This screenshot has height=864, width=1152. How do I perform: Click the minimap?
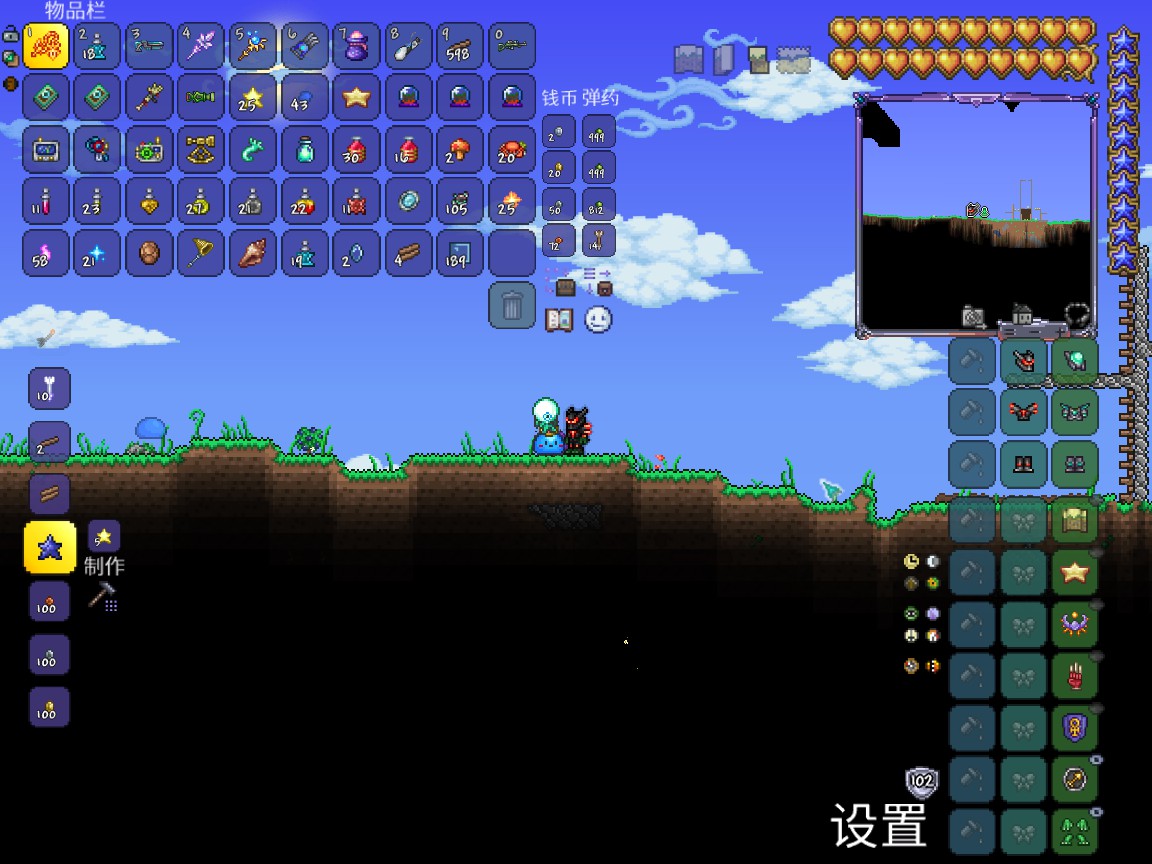975,217
